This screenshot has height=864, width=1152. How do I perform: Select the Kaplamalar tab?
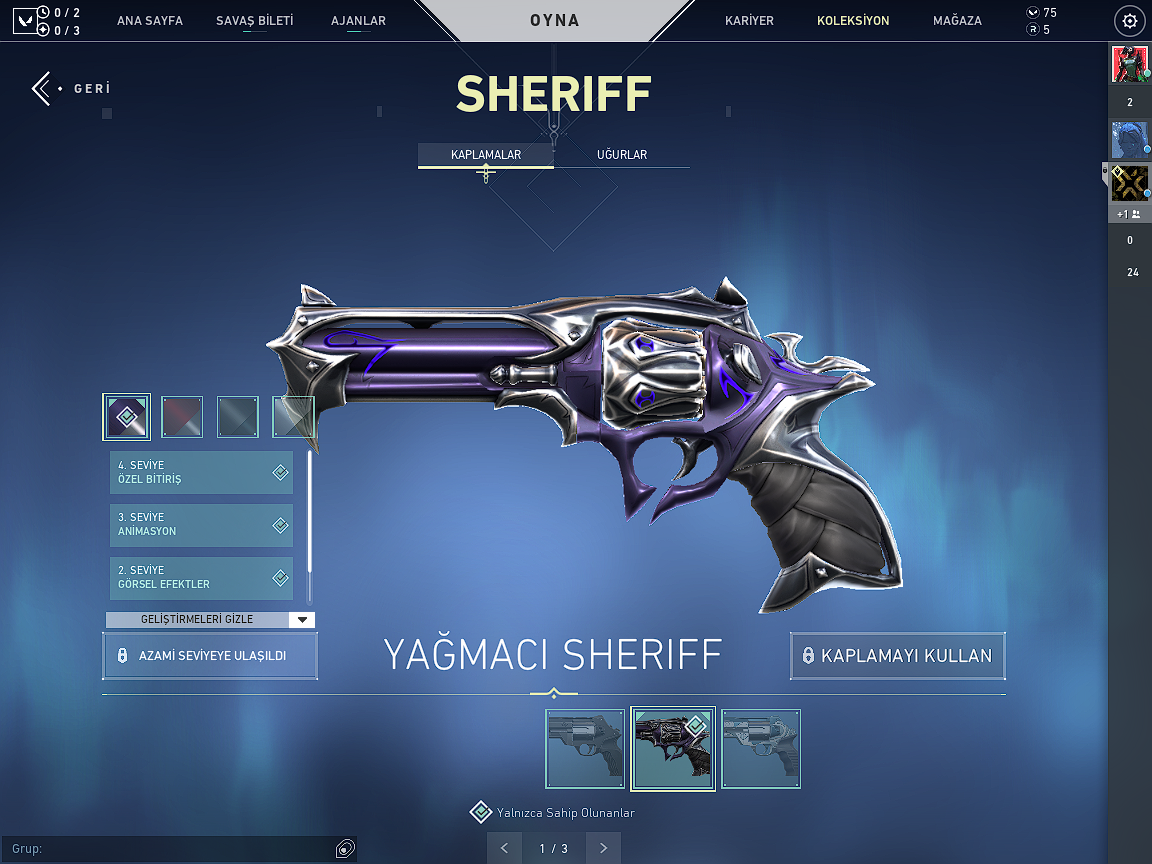[x=486, y=154]
